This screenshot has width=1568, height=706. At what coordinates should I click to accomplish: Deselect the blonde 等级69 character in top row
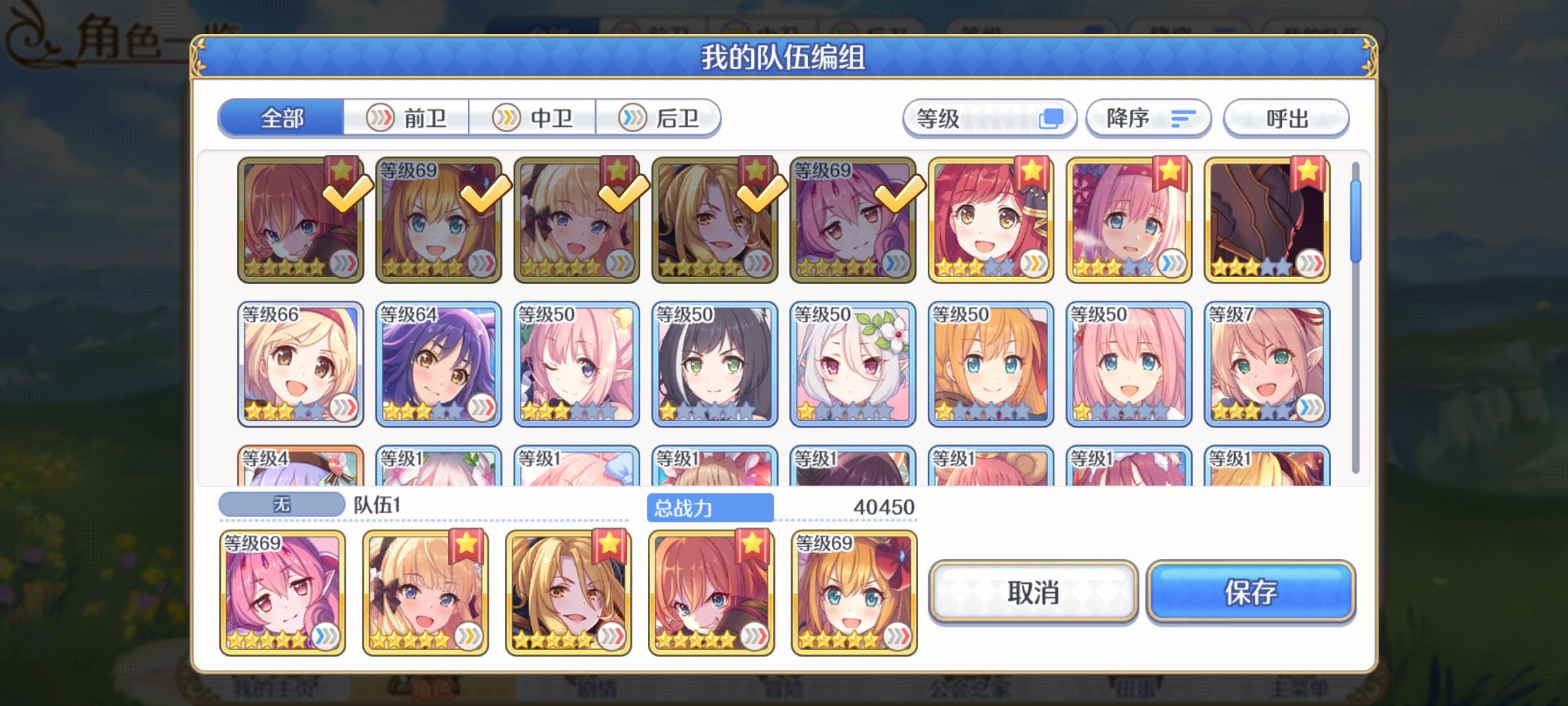pos(439,222)
